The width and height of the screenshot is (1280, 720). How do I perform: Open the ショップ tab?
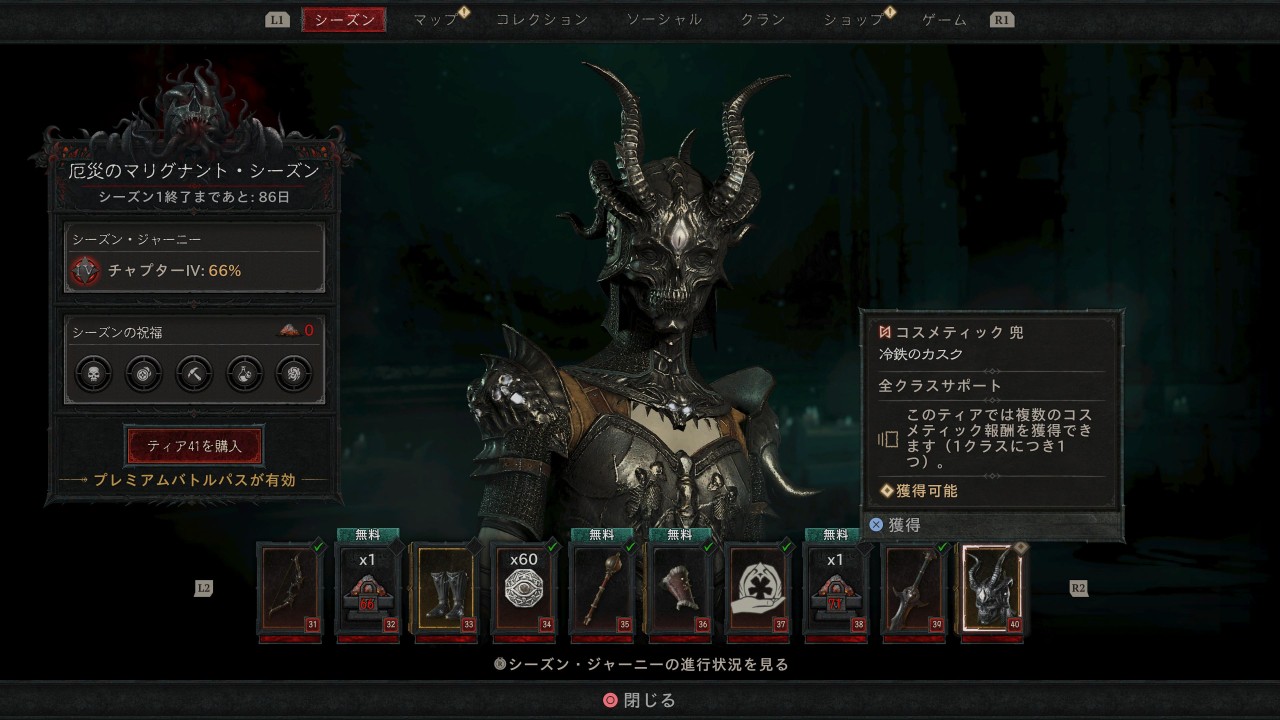coord(853,20)
